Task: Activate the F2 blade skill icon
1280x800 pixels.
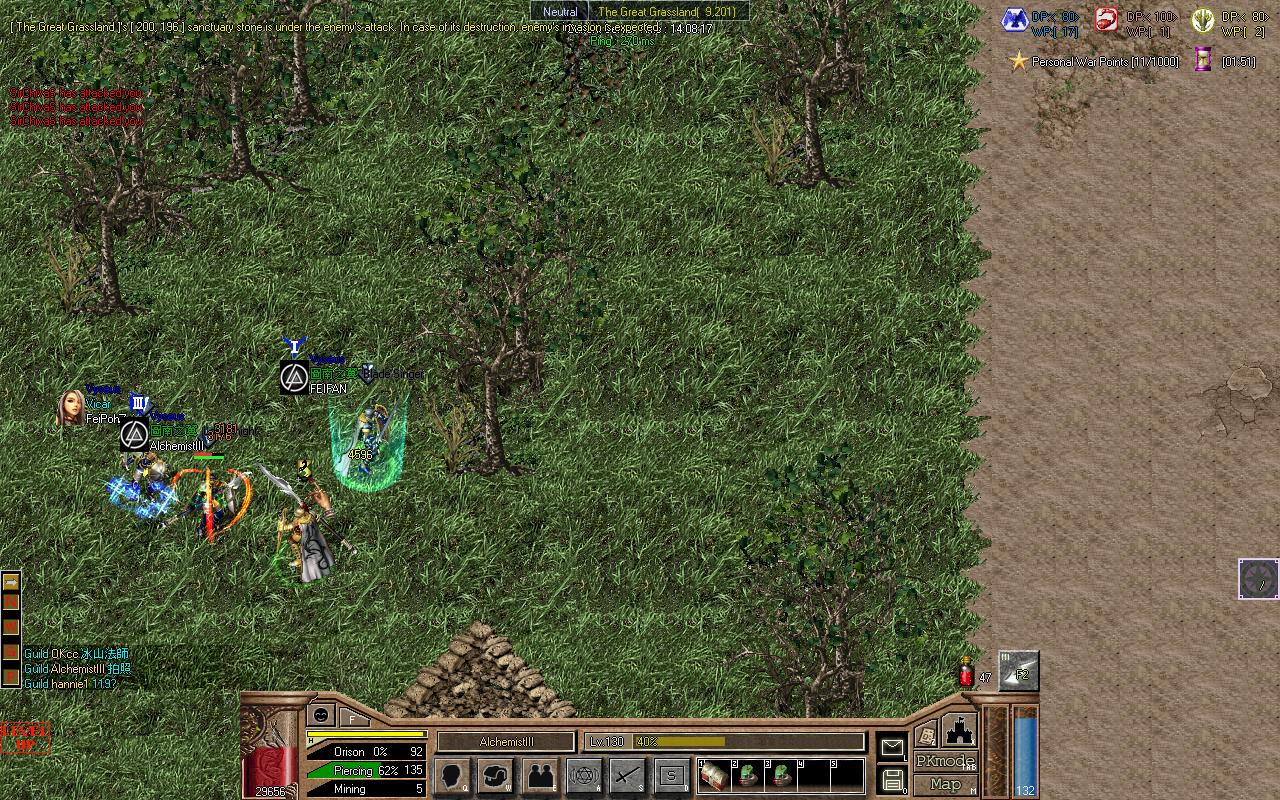Action: coord(1019,671)
